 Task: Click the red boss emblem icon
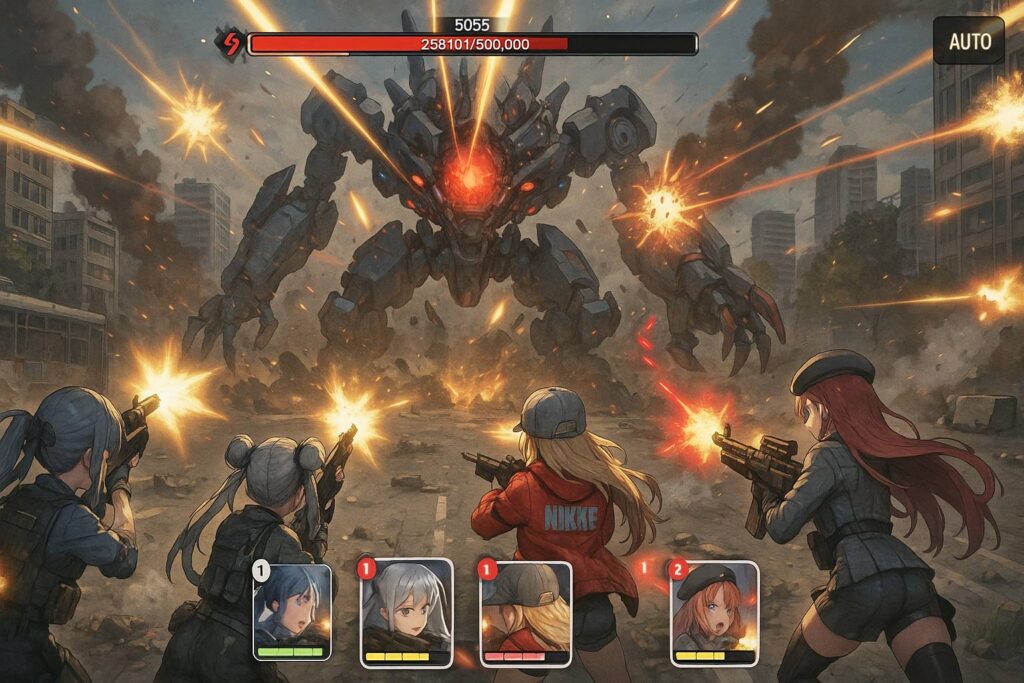(x=230, y=43)
